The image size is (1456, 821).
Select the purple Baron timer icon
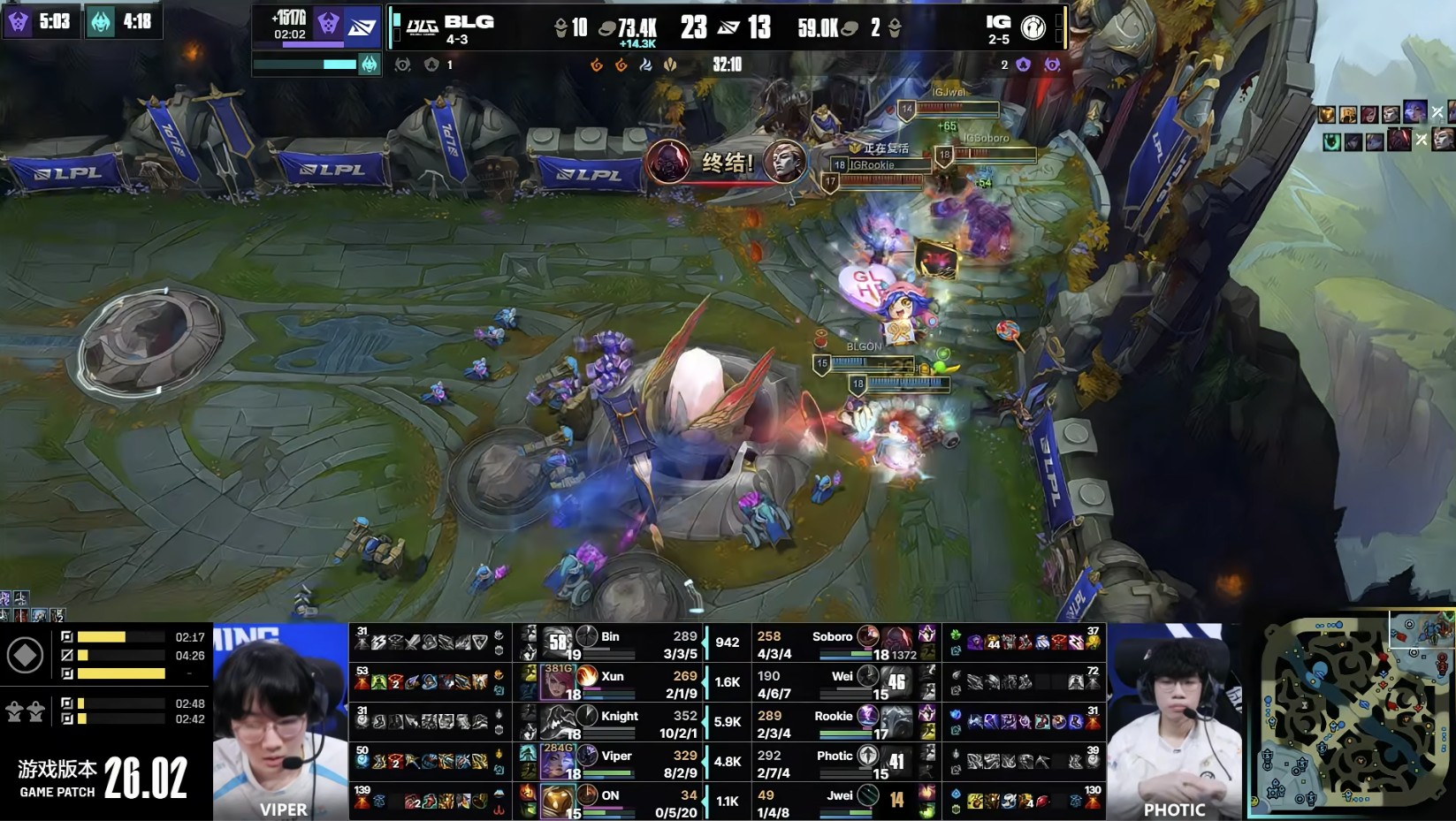(19, 21)
